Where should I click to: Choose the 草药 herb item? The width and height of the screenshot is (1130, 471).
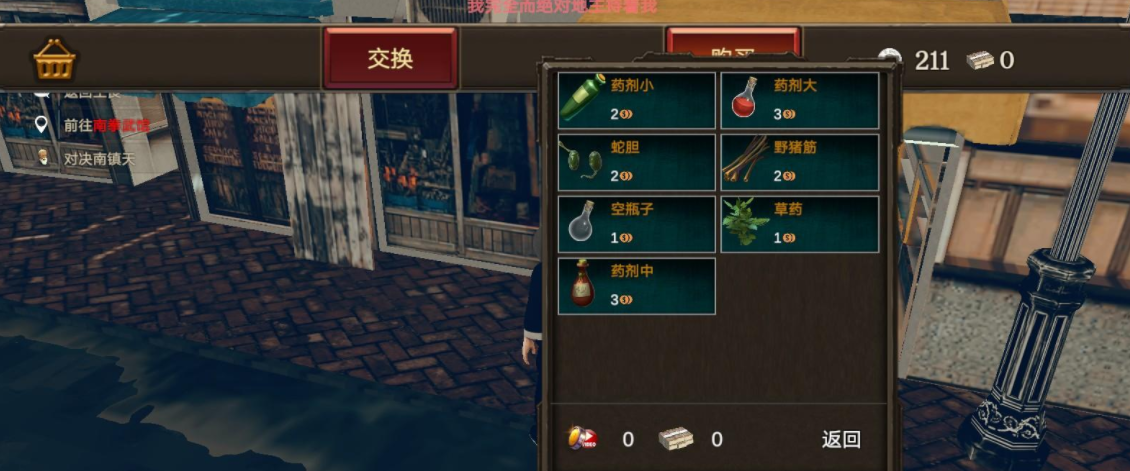800,224
